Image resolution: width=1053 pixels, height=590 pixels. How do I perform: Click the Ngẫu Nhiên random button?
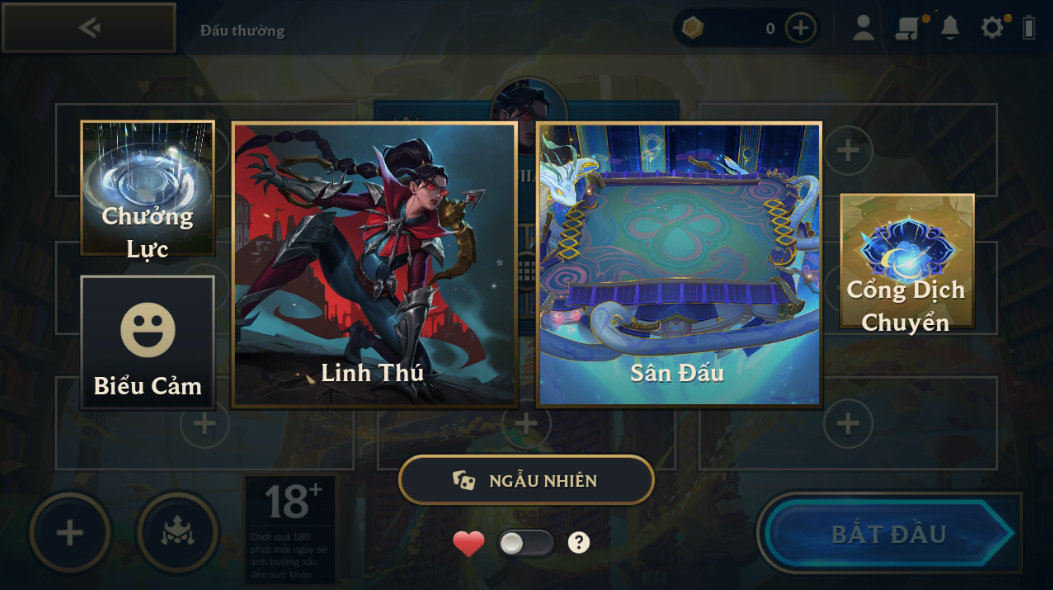(526, 481)
